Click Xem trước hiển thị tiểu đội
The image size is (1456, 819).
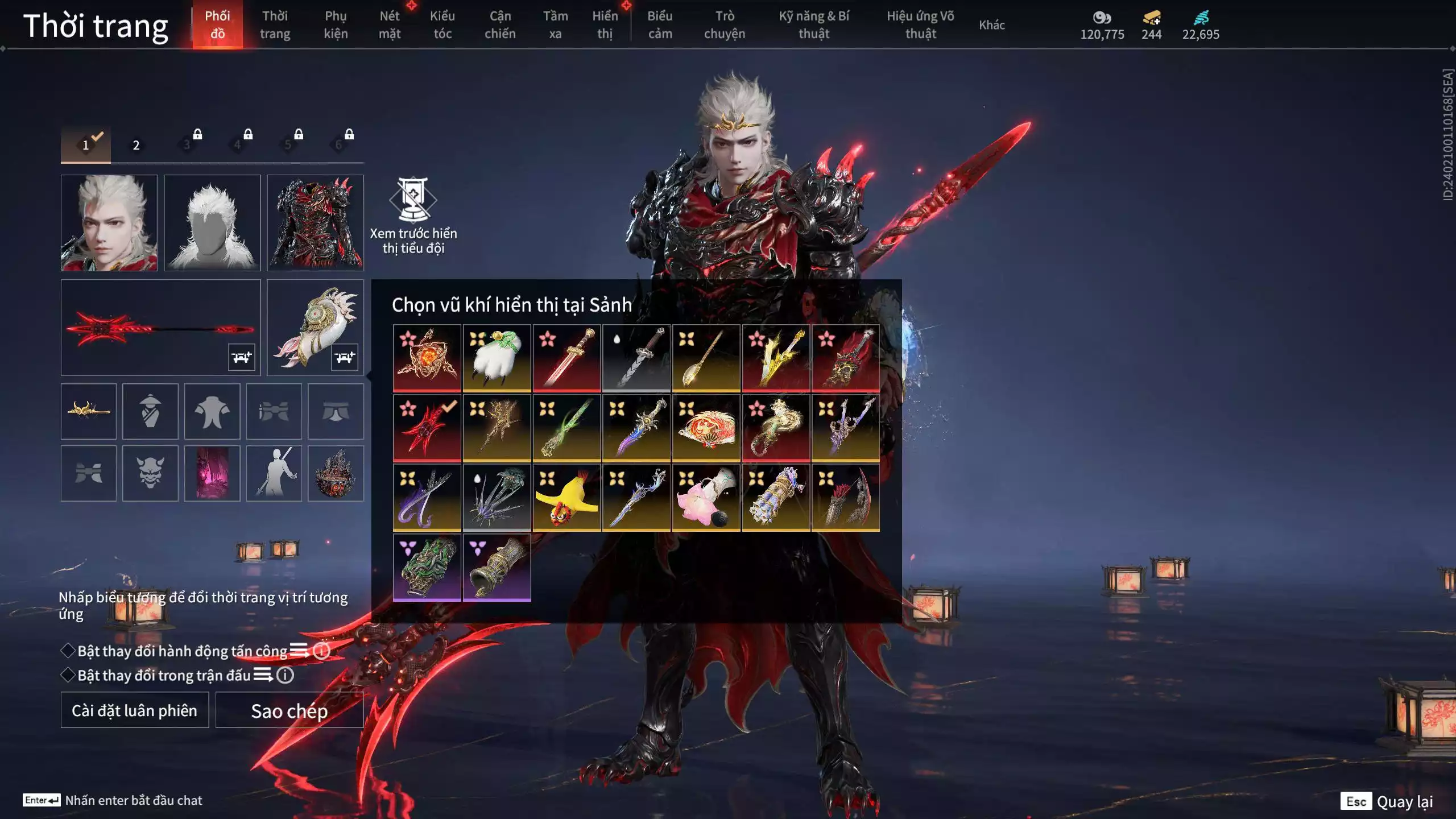pos(413,216)
